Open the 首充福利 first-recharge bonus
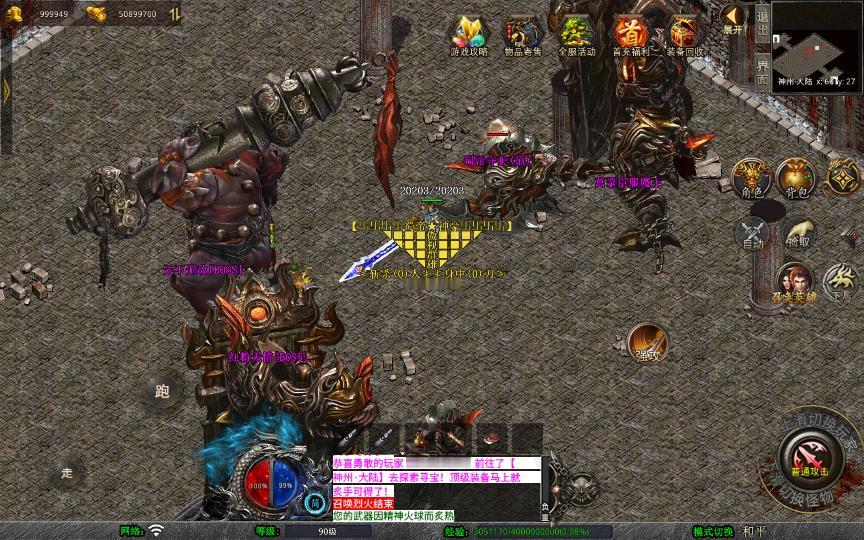This screenshot has height=540, width=864. pyautogui.click(x=630, y=35)
